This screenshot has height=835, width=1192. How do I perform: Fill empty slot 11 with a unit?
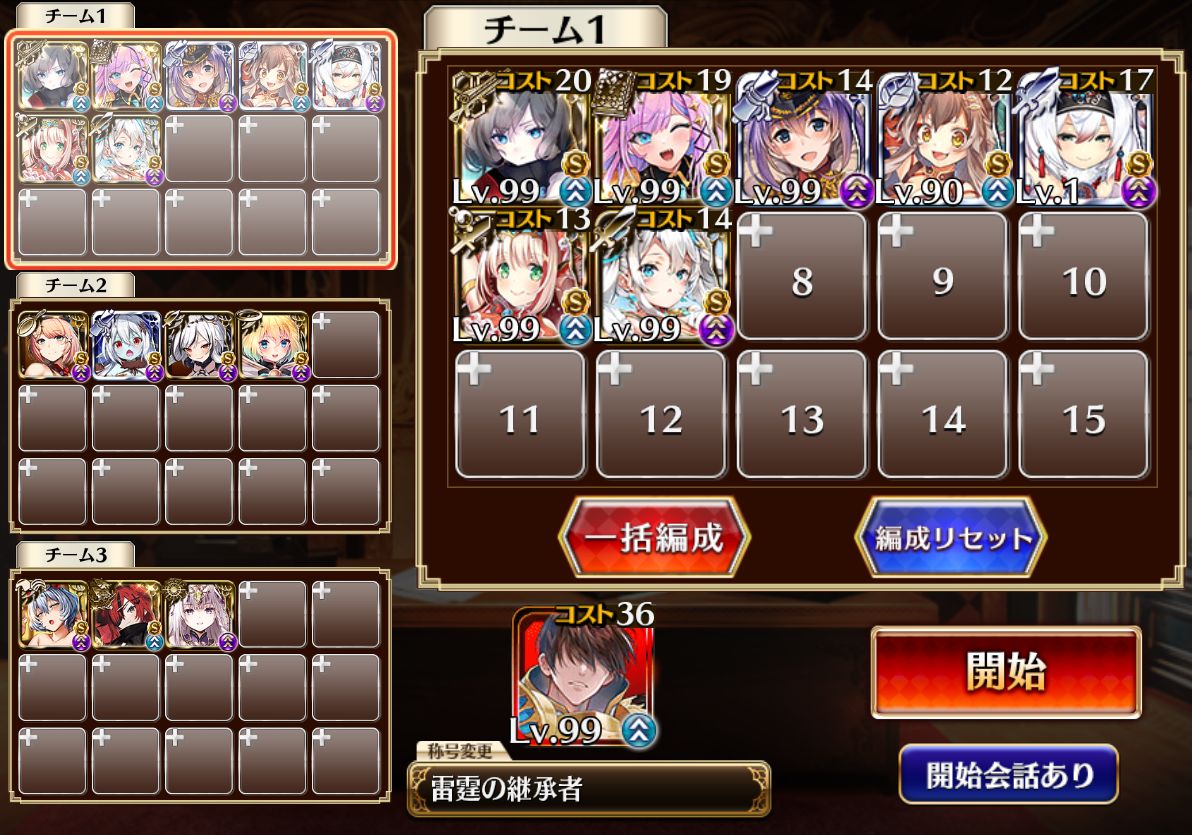pos(520,414)
